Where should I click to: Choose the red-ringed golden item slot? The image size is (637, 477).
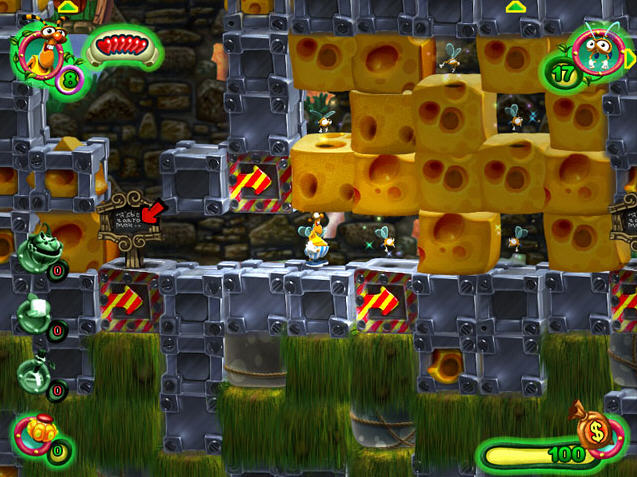(36, 435)
